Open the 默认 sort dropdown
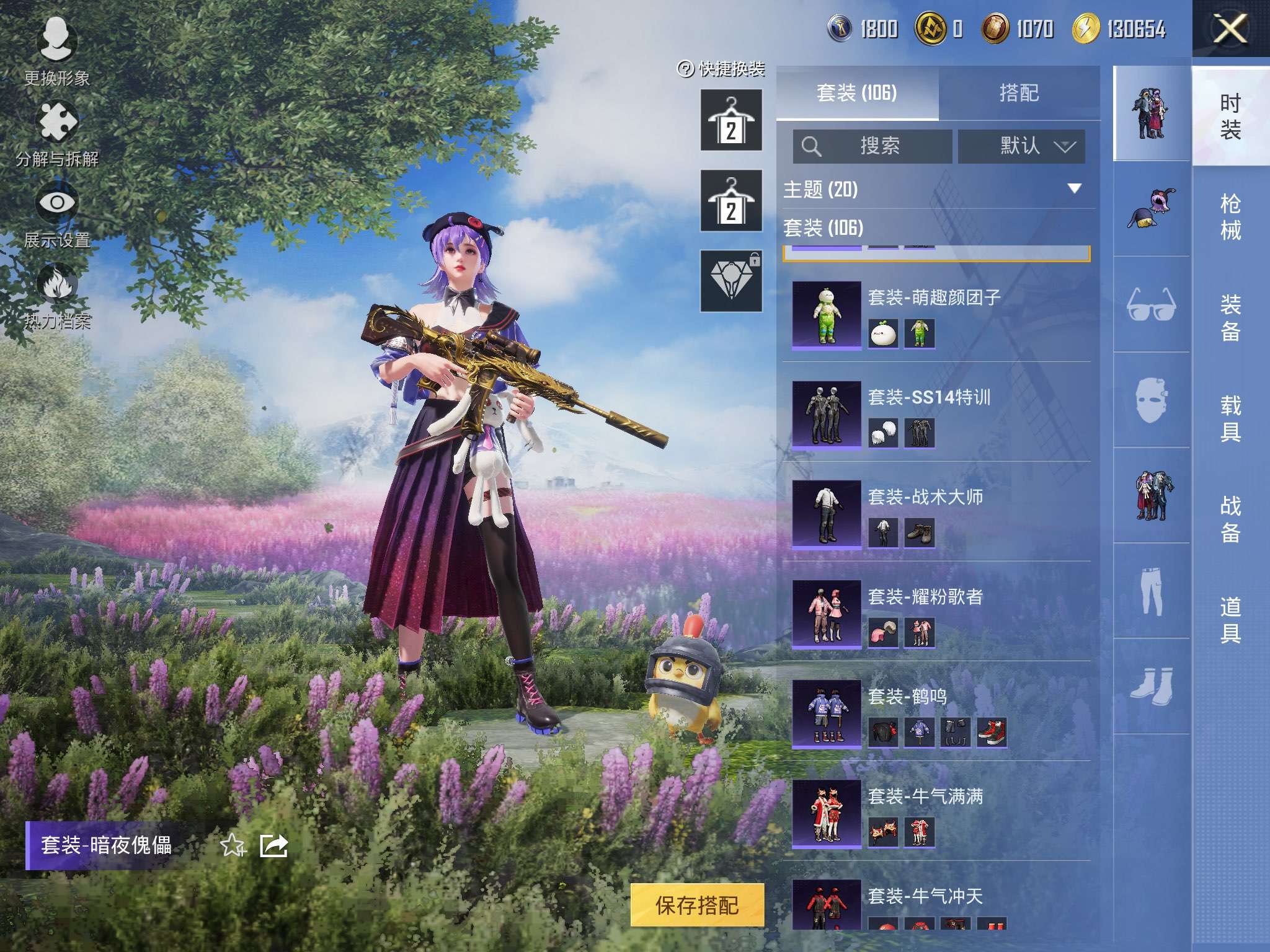Screen dimensions: 1270x952 (1021, 146)
